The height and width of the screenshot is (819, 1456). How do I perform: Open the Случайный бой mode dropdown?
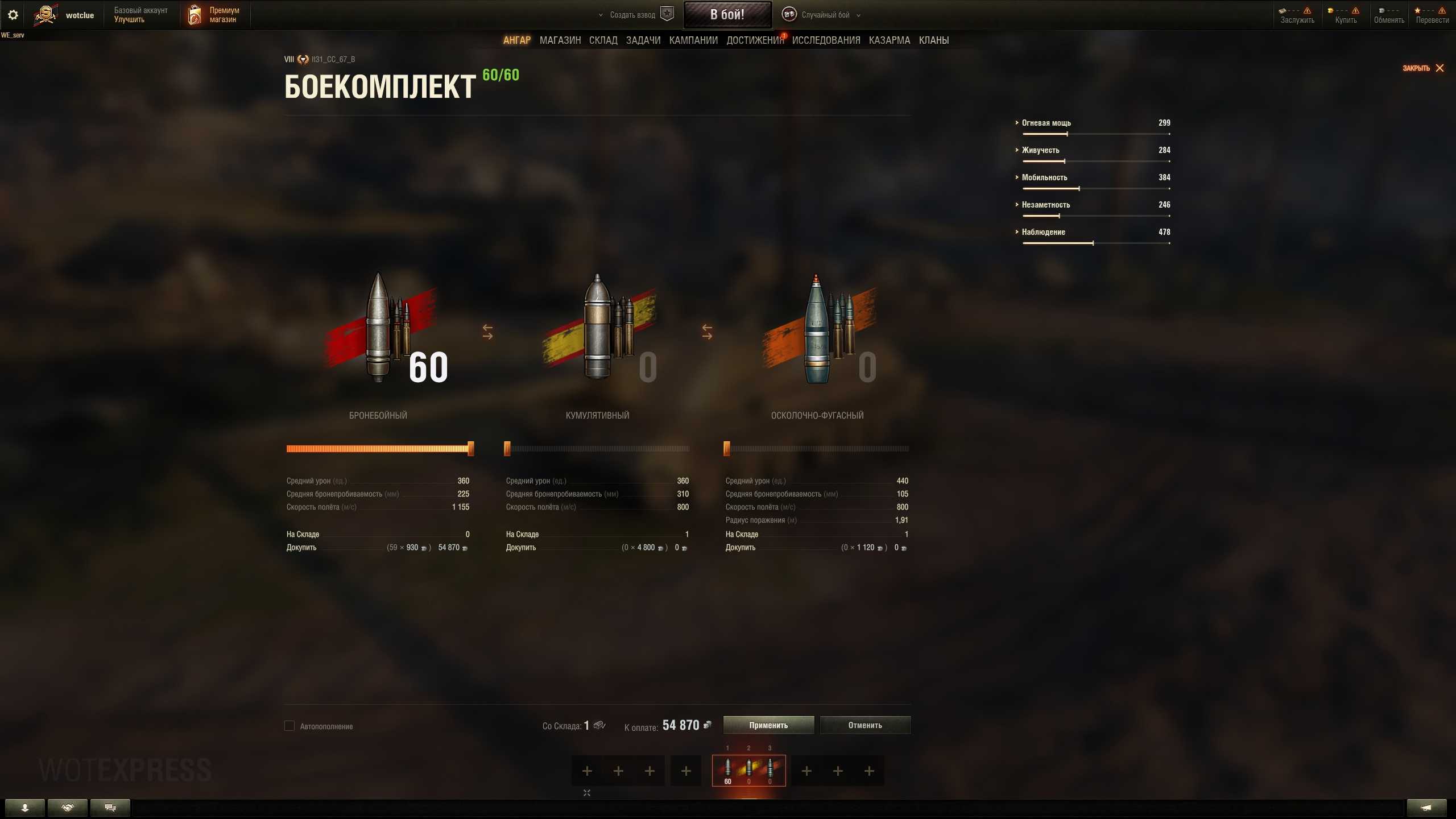click(x=825, y=15)
